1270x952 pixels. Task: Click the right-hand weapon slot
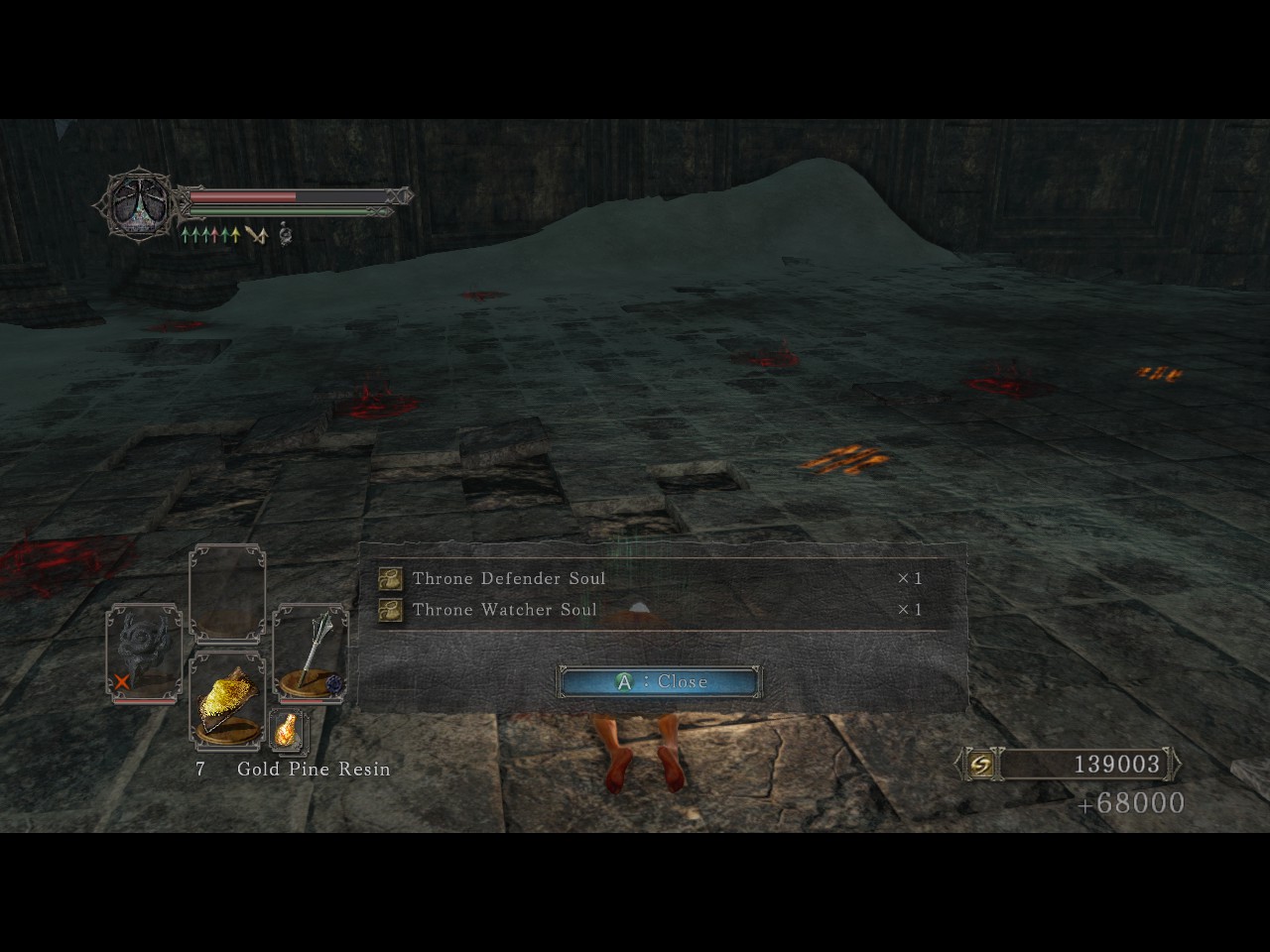pyautogui.click(x=310, y=653)
